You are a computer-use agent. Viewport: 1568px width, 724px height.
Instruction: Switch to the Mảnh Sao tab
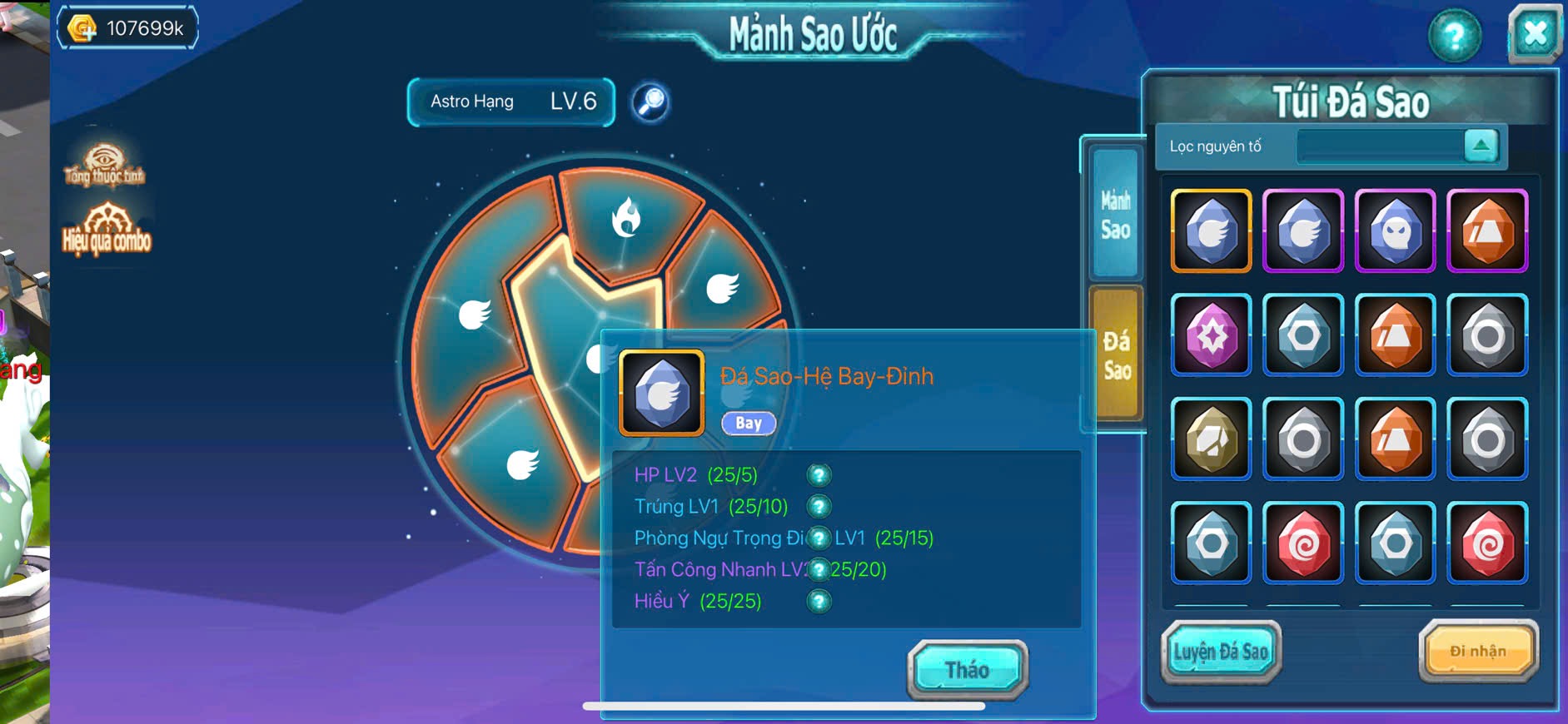click(x=1116, y=215)
